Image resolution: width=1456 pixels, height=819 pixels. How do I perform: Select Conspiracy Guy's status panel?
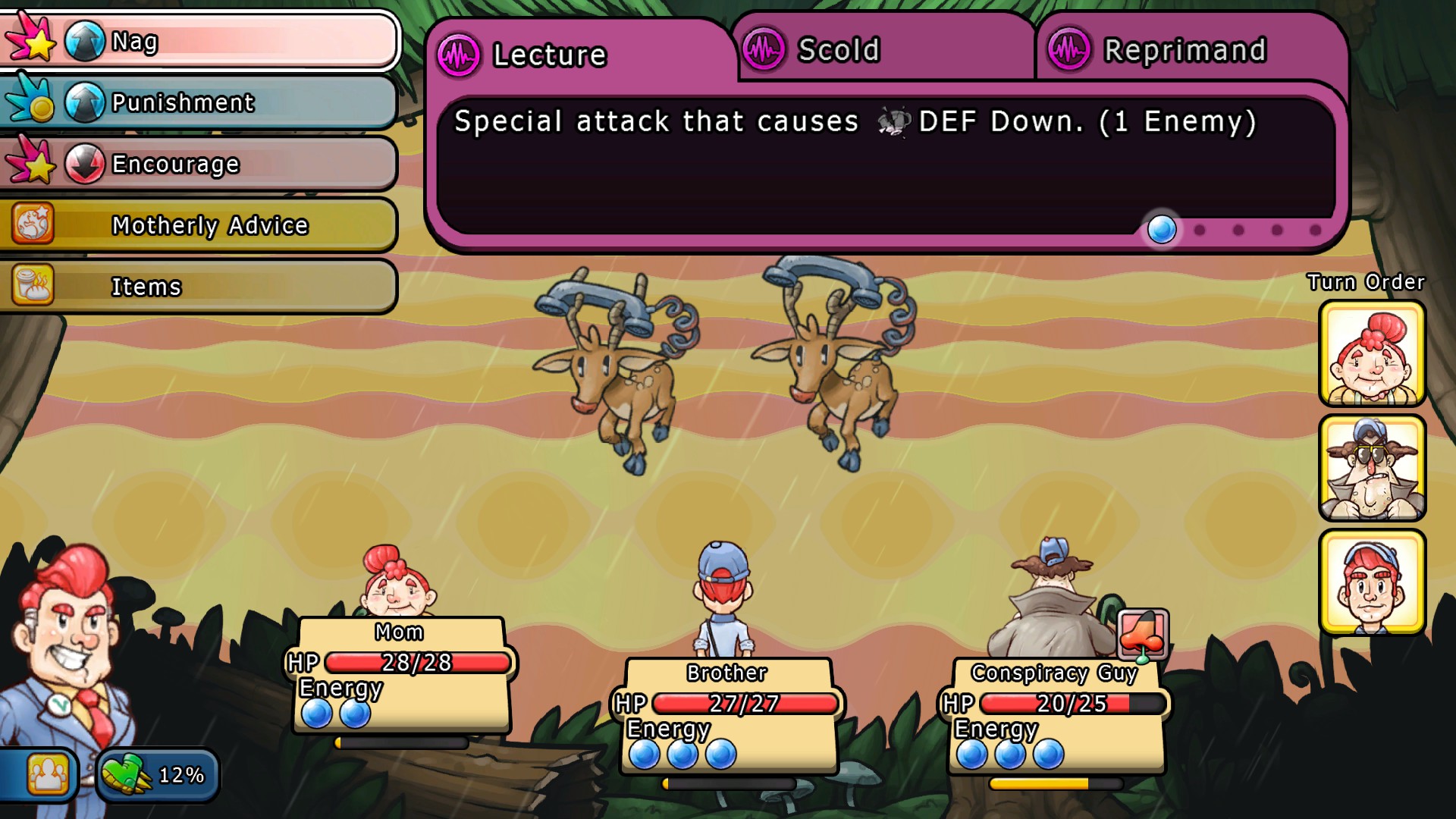tap(1056, 716)
